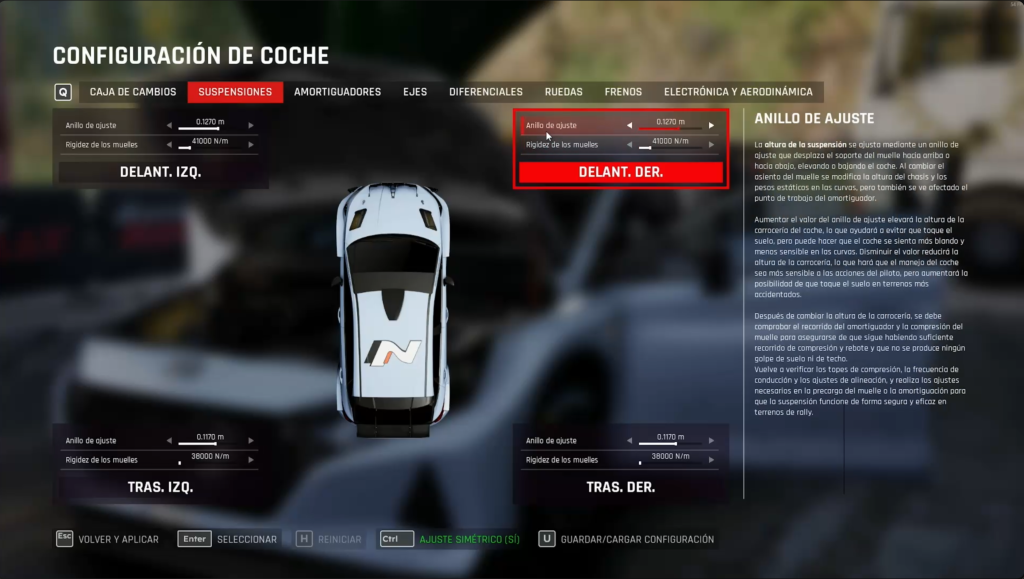Increase front-left Rigidez de los muelles
The image size is (1024, 579).
(x=251, y=145)
